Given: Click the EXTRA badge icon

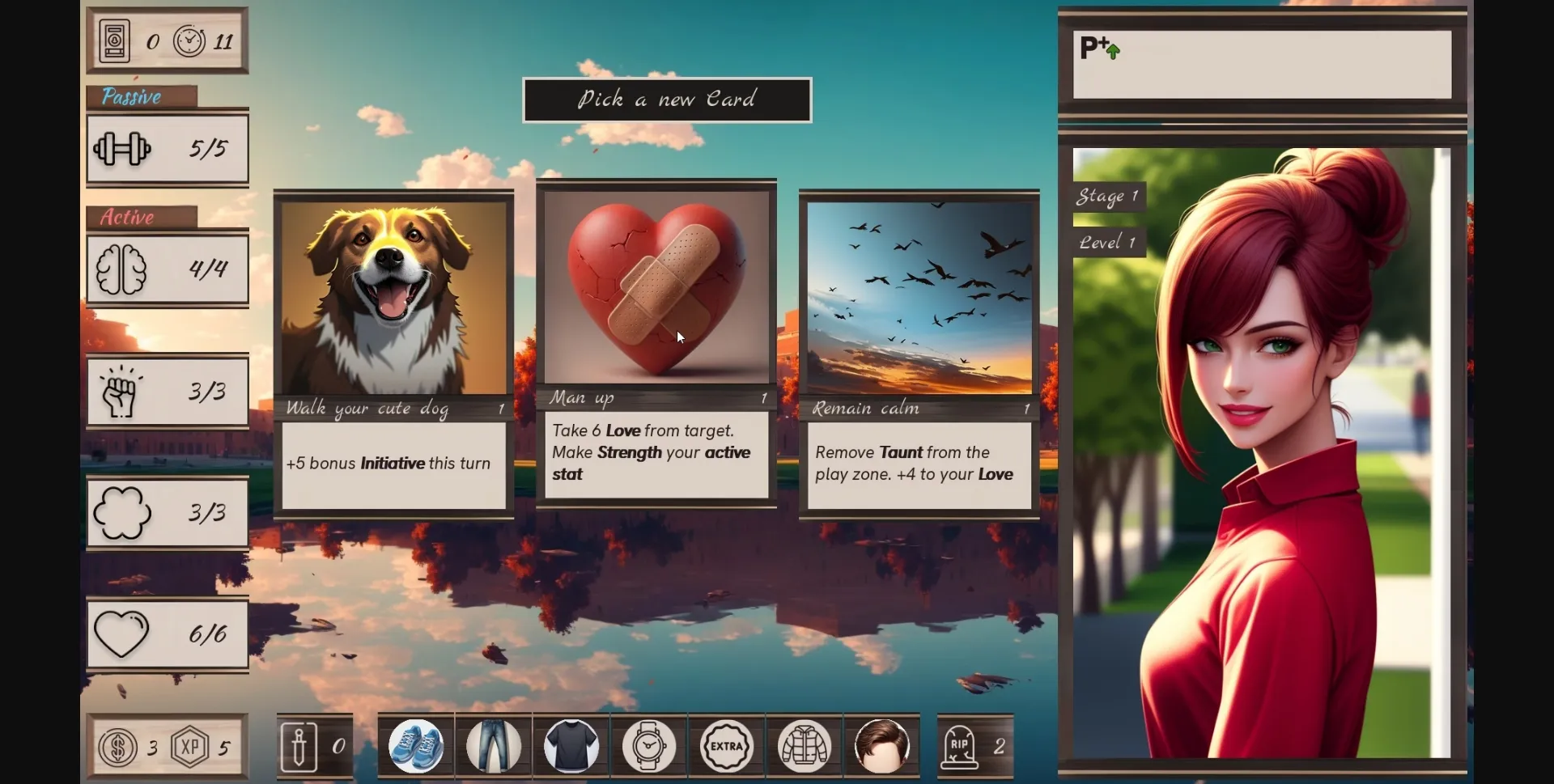Looking at the screenshot, I should point(726,745).
